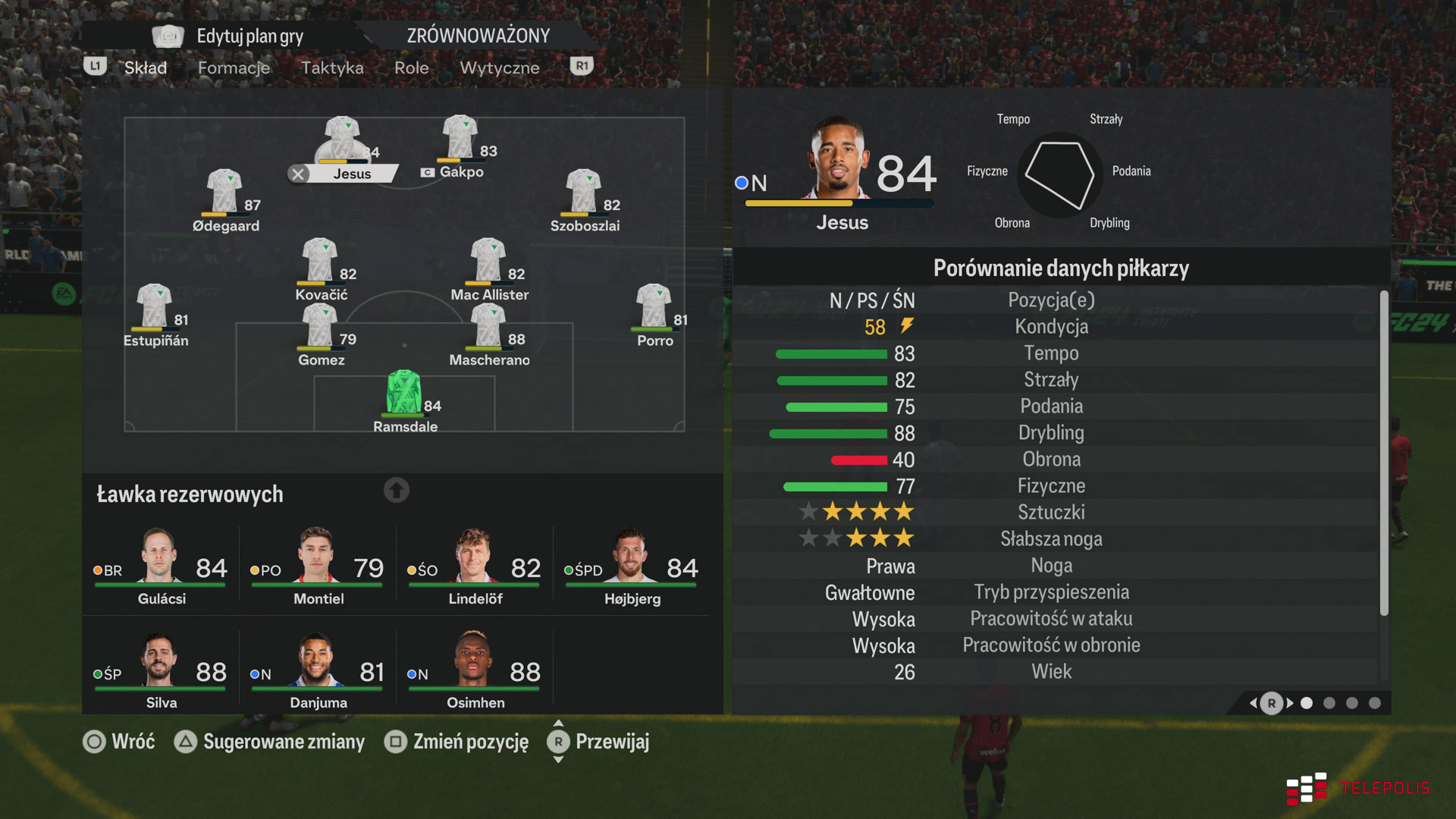Select the Role tab
Screen dimensions: 1456x819
coord(411,67)
